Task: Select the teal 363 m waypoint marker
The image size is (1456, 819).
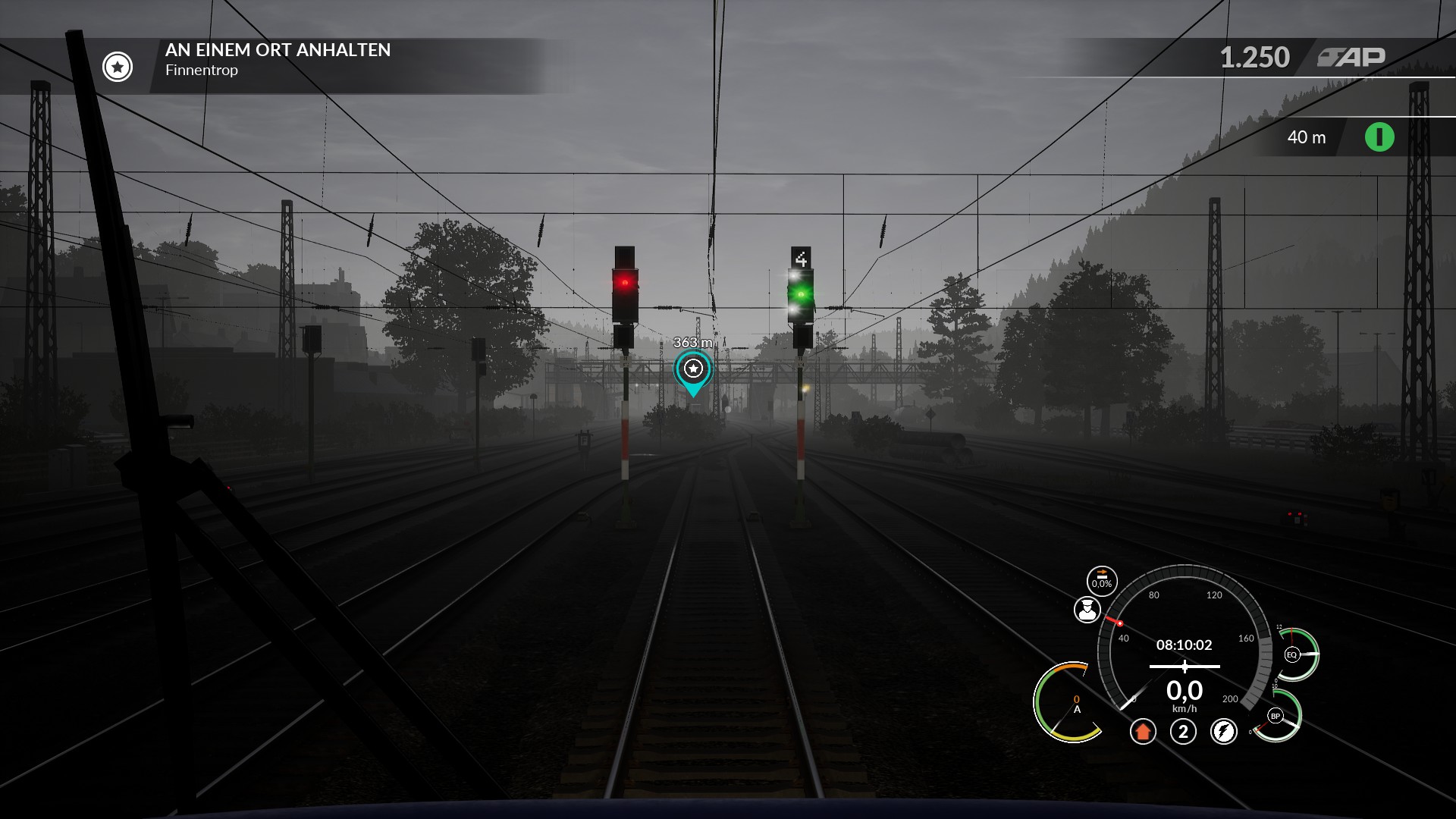Action: coord(693,369)
